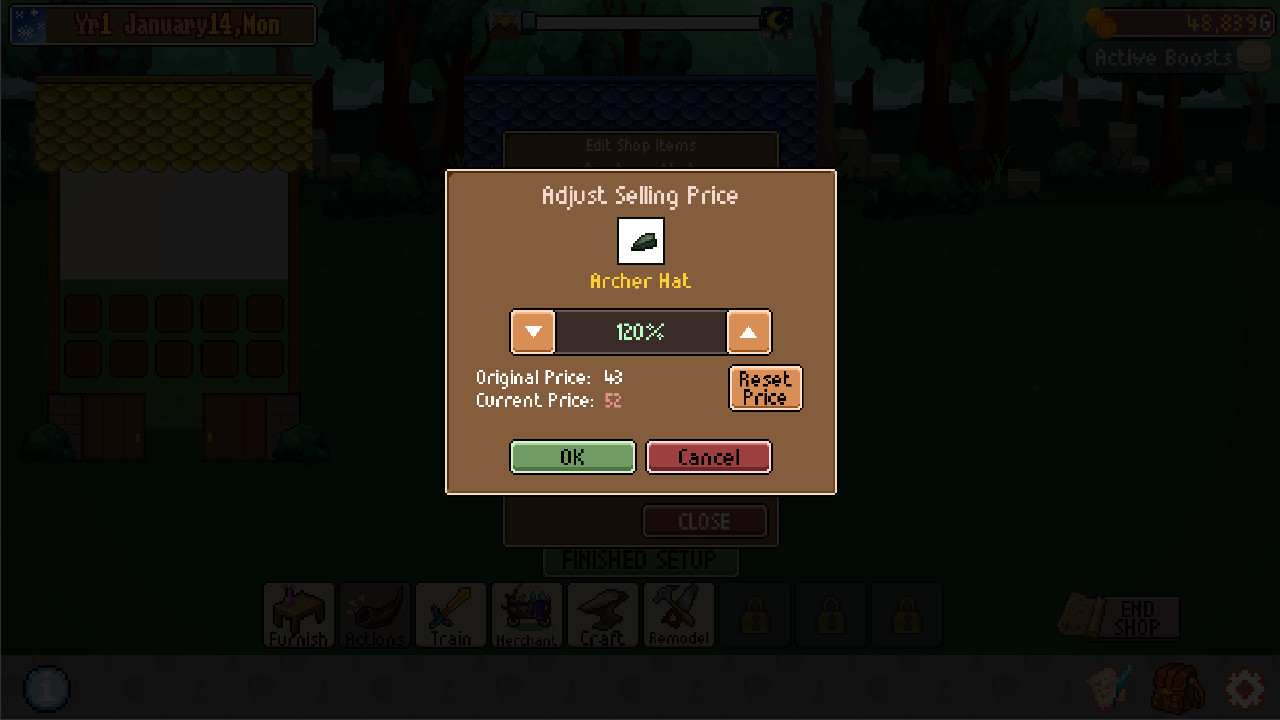Open the game settings gear icon
The image size is (1280, 720).
click(1244, 689)
